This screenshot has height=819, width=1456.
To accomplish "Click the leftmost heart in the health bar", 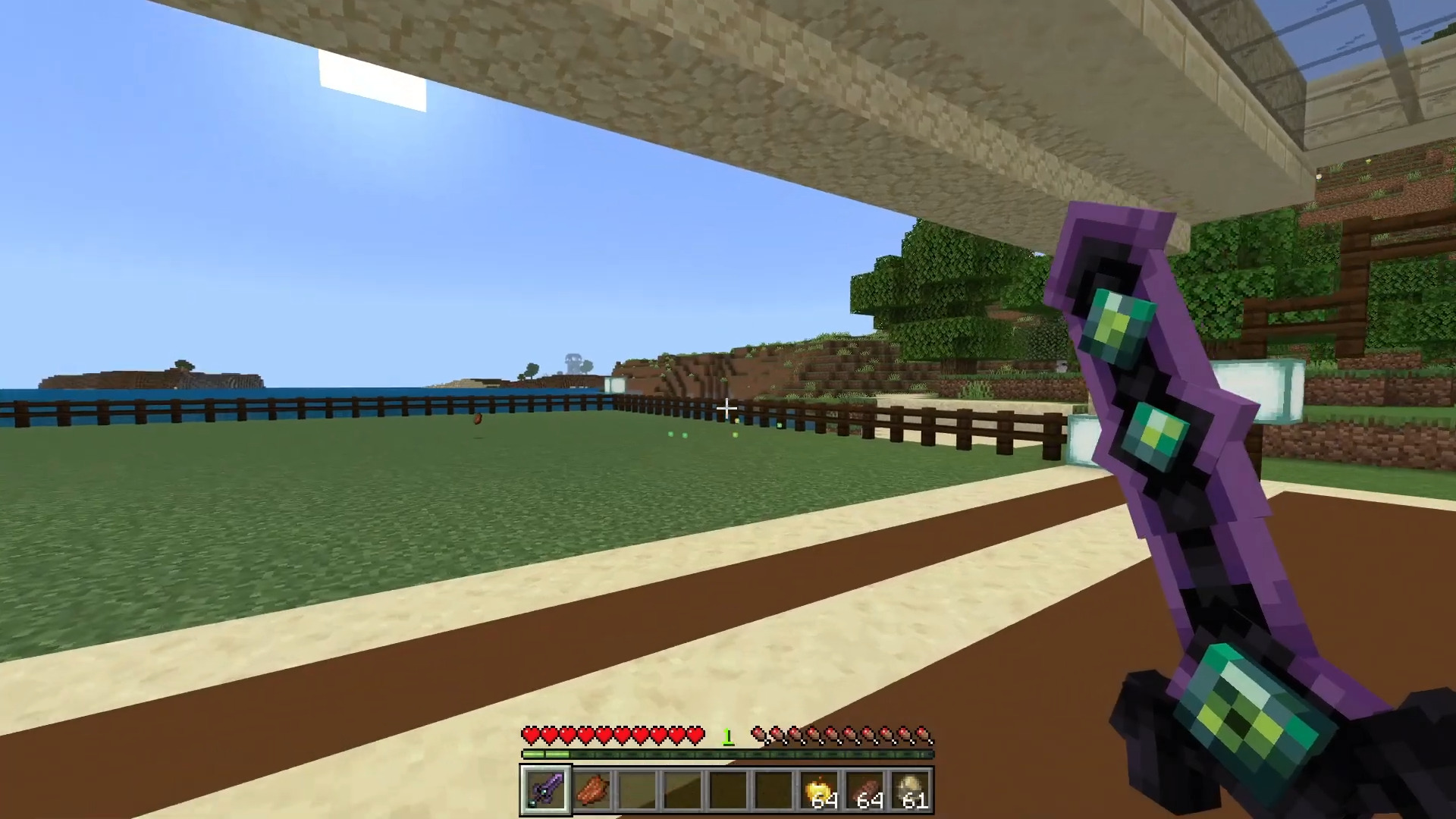I will 529,734.
